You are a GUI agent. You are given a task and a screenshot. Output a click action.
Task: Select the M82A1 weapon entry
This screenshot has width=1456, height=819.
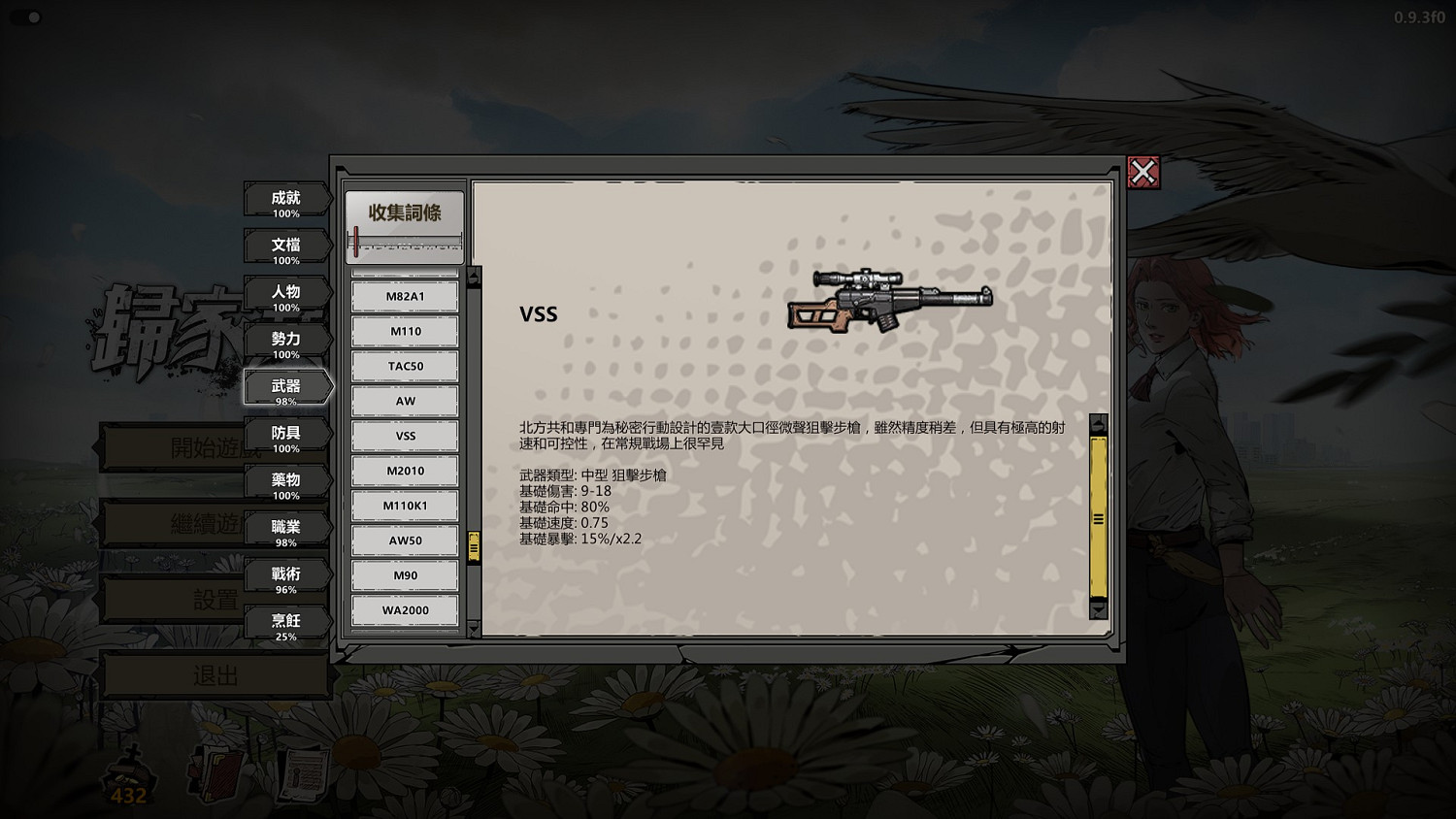click(x=405, y=296)
